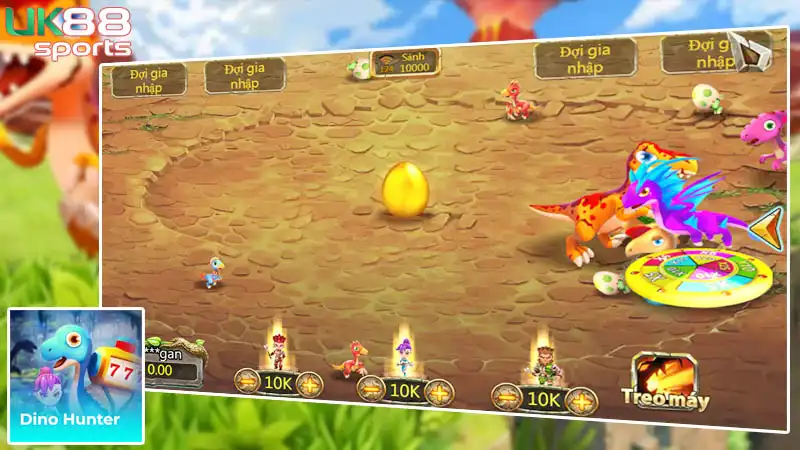Increase the red-haired hunter's 10K bet
Screen dimensions: 800x450
pyautogui.click(x=309, y=383)
